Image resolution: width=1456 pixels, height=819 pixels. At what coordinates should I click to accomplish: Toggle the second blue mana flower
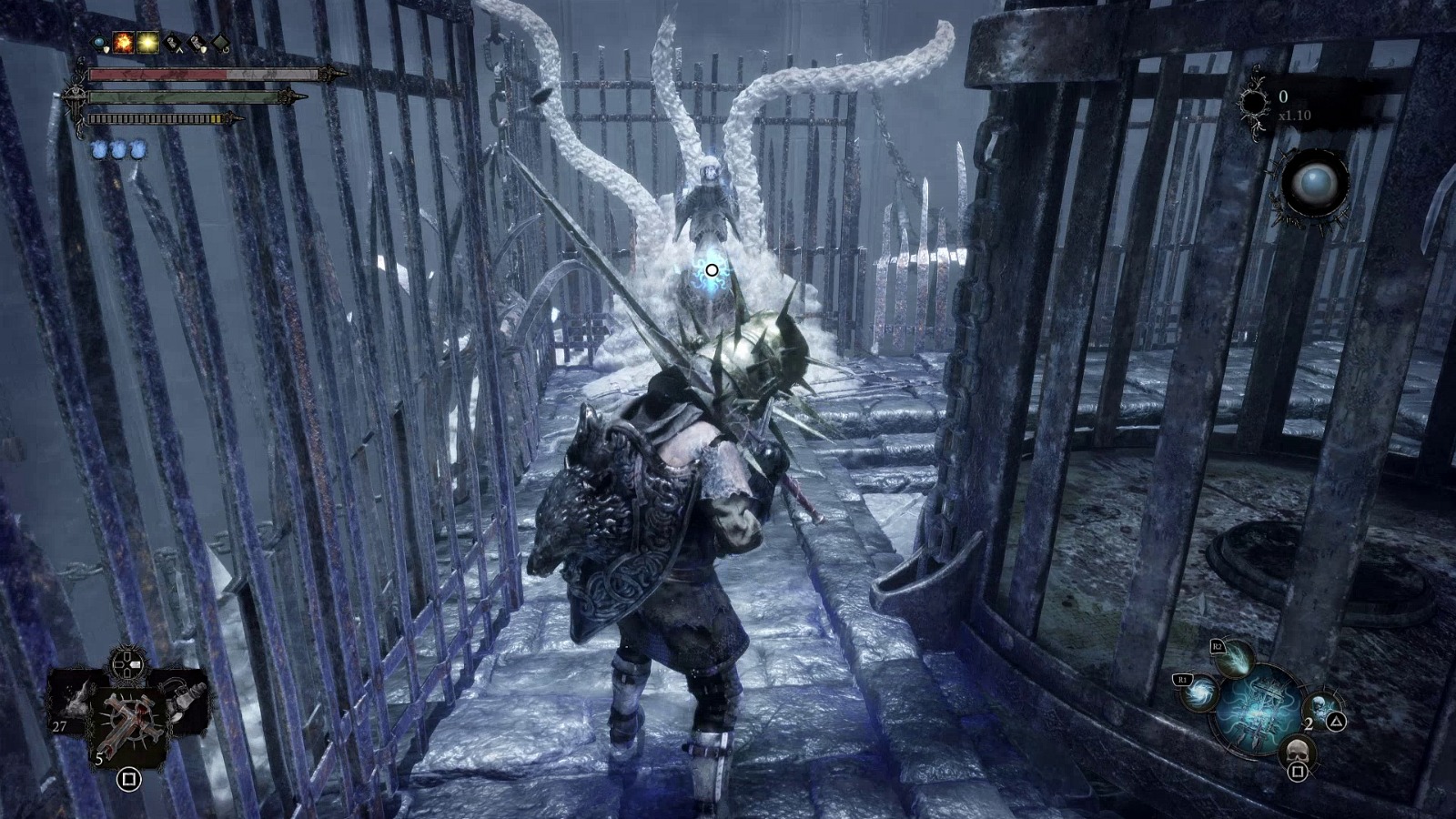tap(118, 149)
